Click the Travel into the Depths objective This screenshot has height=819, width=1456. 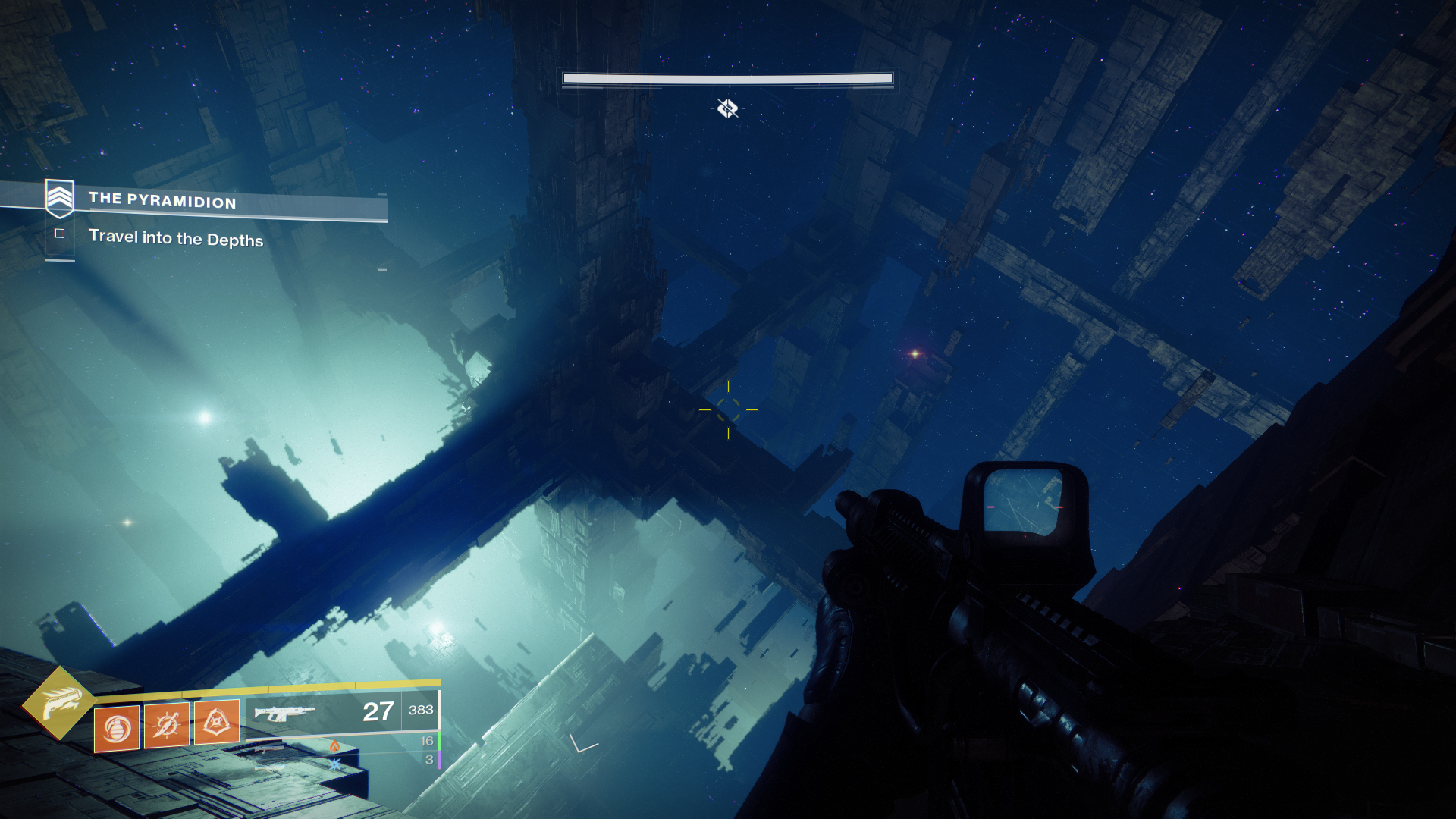176,238
